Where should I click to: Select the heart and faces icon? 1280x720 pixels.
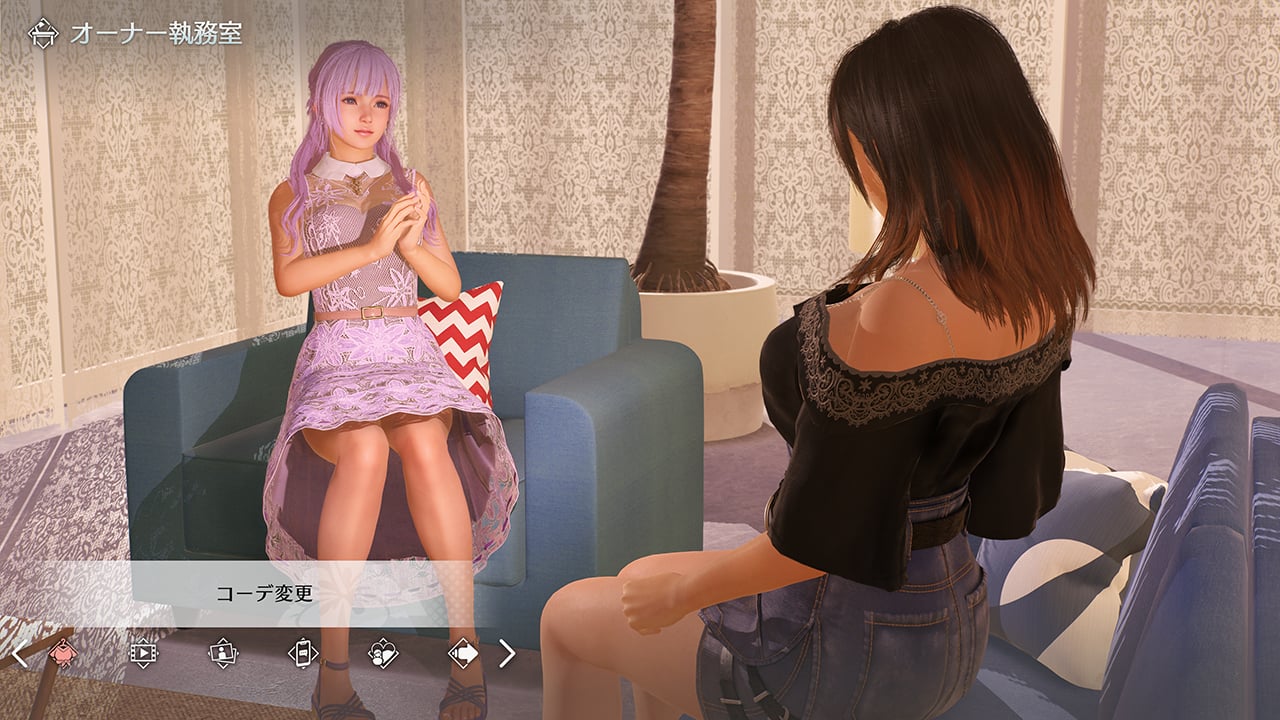click(383, 653)
